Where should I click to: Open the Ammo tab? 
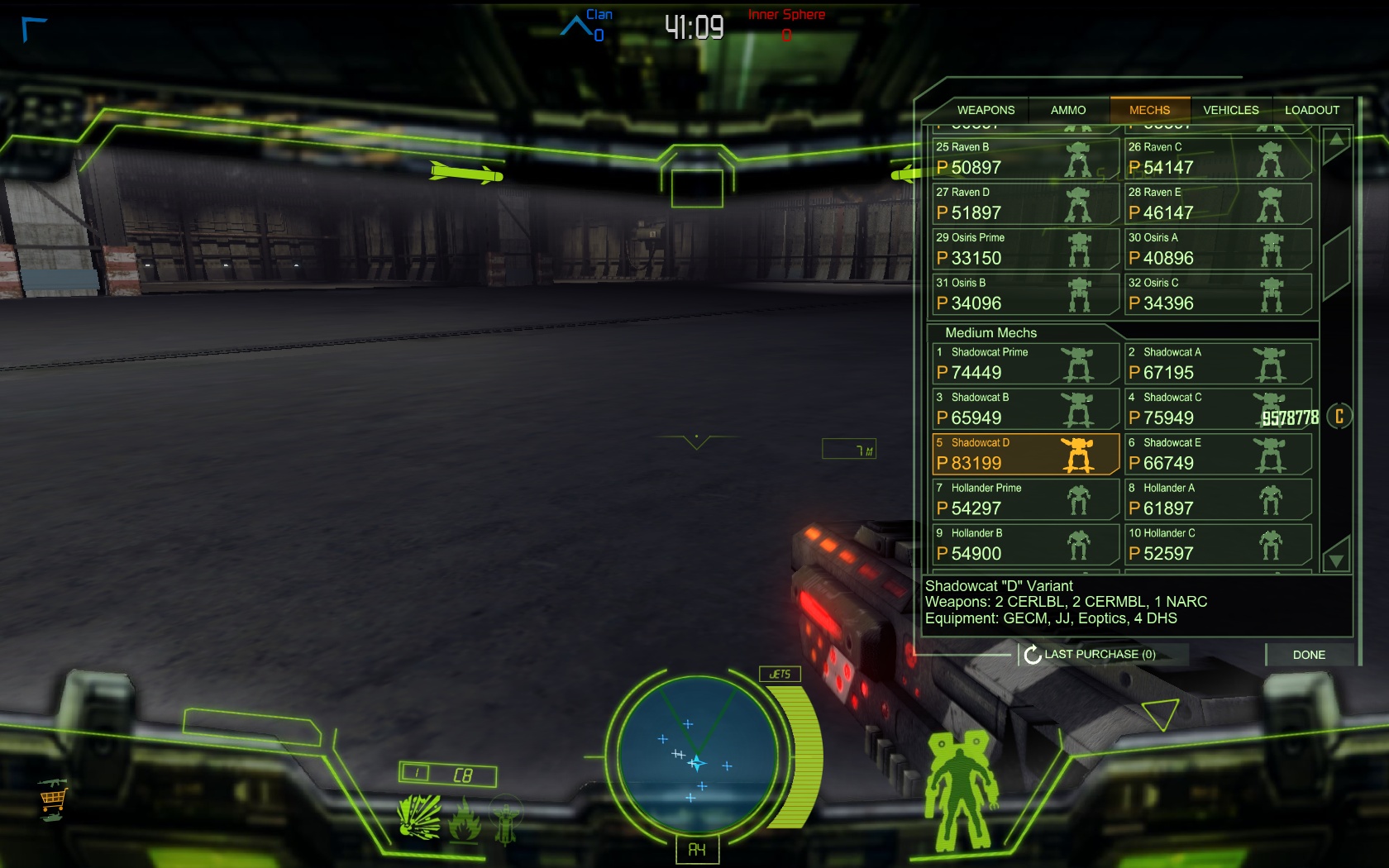pyautogui.click(x=1067, y=110)
